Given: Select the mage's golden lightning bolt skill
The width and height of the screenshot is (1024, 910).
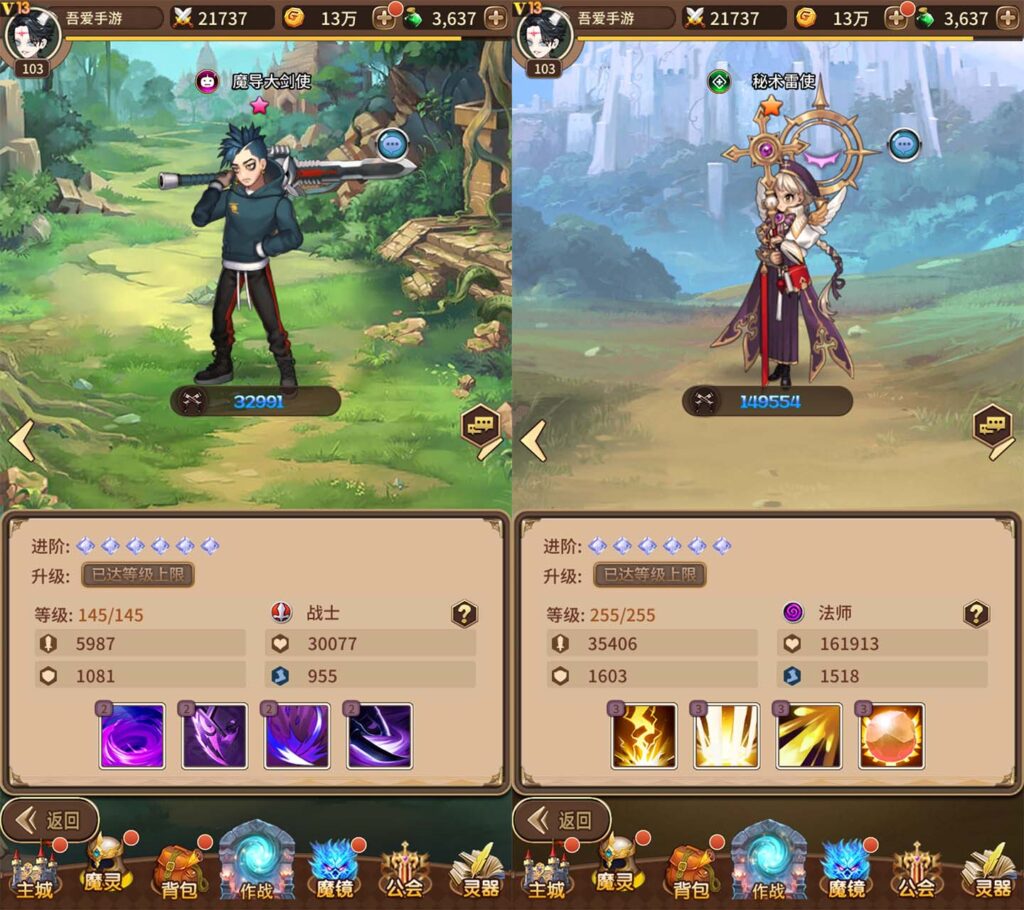Looking at the screenshot, I should [644, 736].
